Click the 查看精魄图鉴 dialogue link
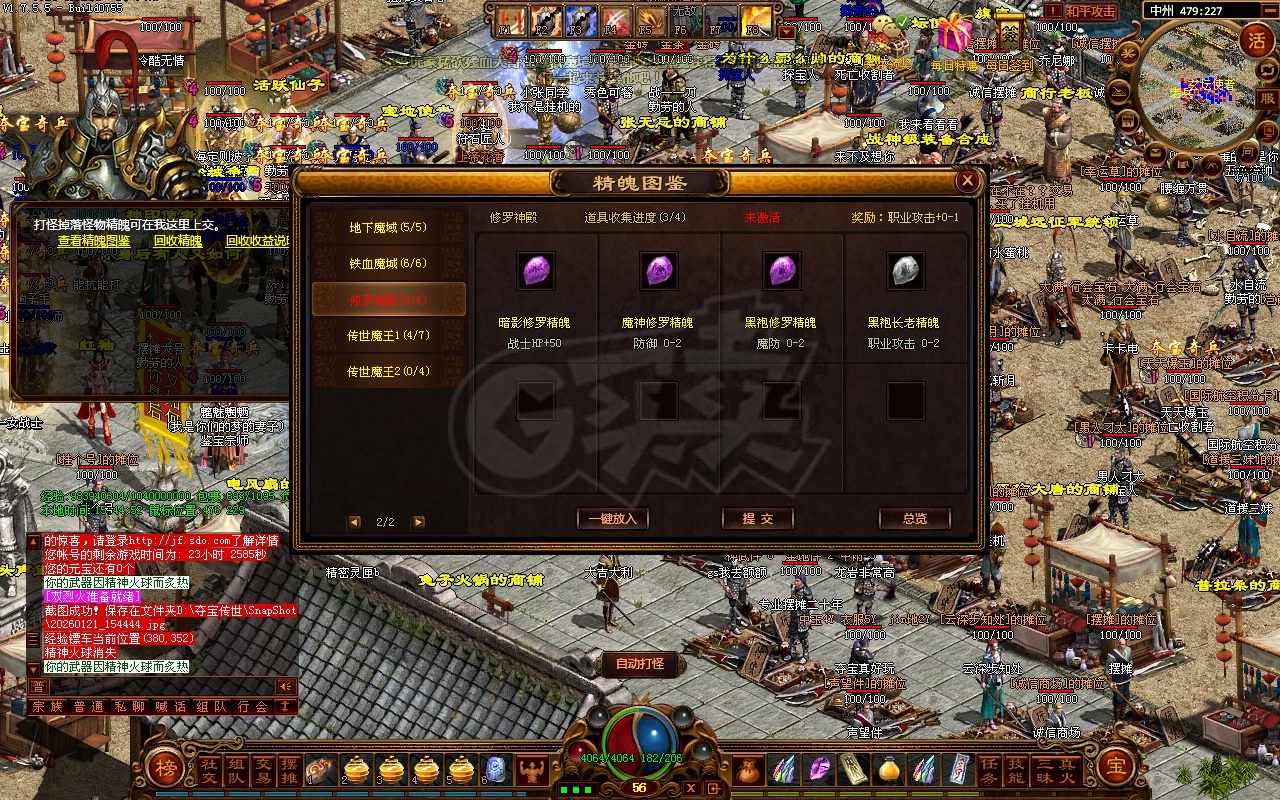1280x800 pixels. [x=94, y=241]
